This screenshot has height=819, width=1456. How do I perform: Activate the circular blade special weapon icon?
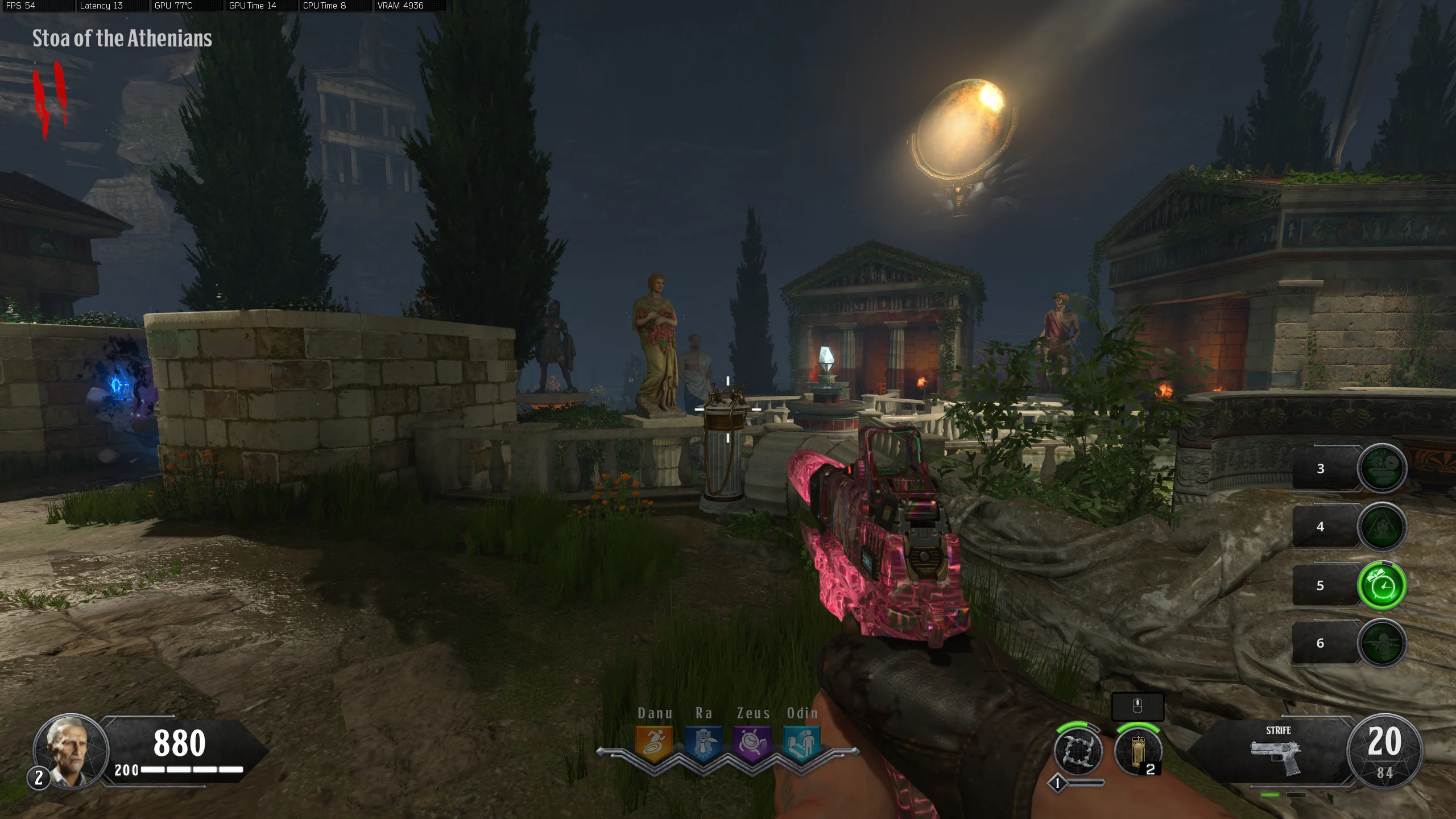1078,751
